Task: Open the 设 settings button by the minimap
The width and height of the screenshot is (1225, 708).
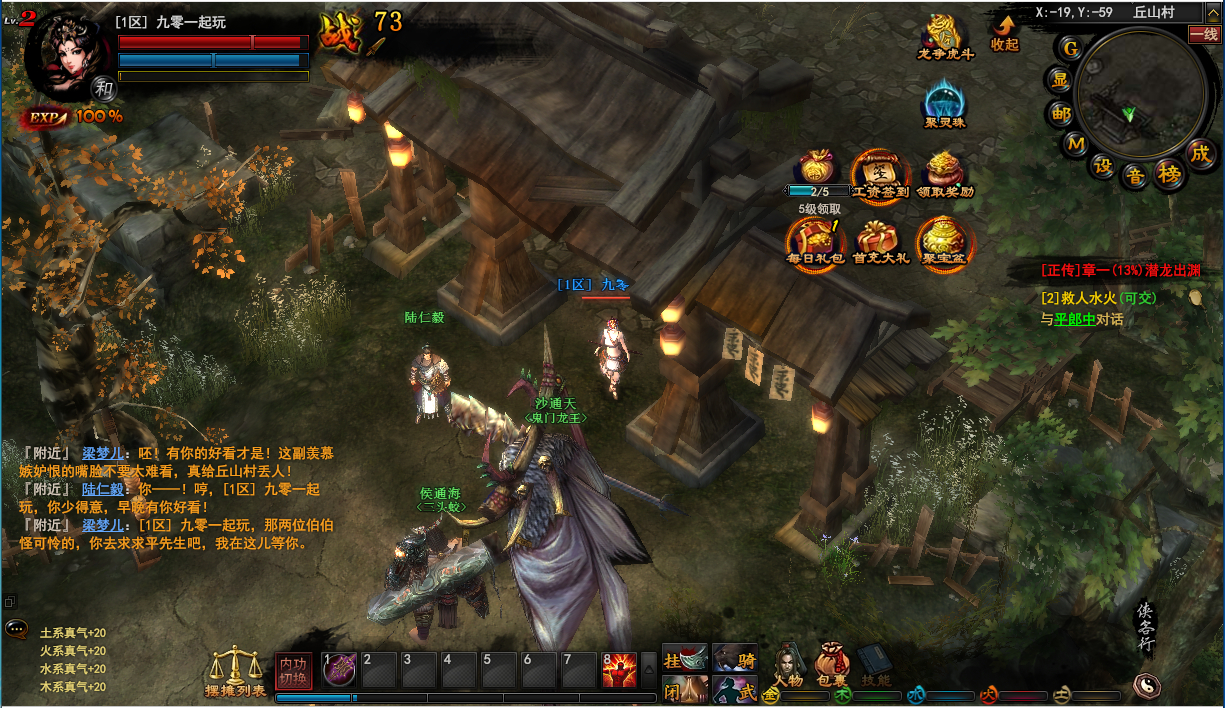Action: (x=1103, y=166)
